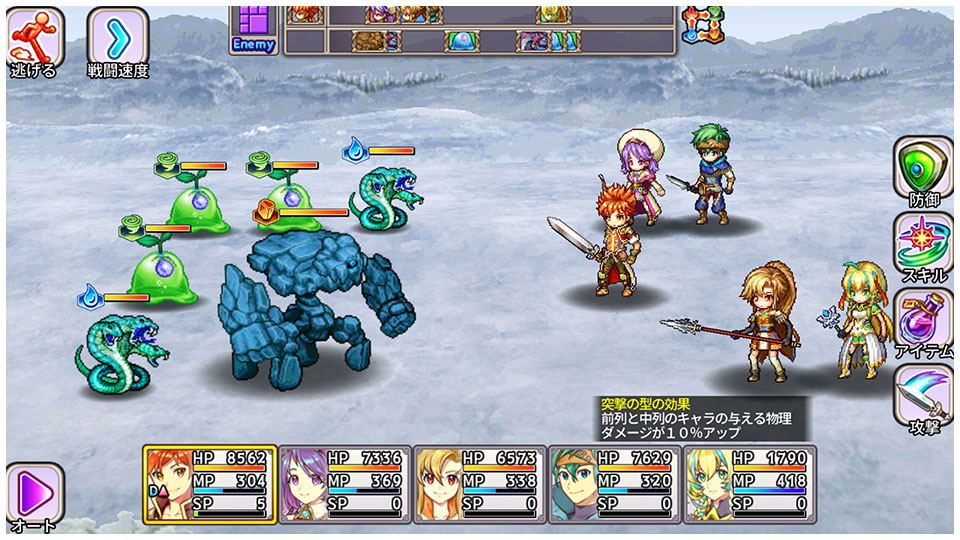Select the purple-haired girl status panel
This screenshot has width=960, height=540.
[343, 484]
